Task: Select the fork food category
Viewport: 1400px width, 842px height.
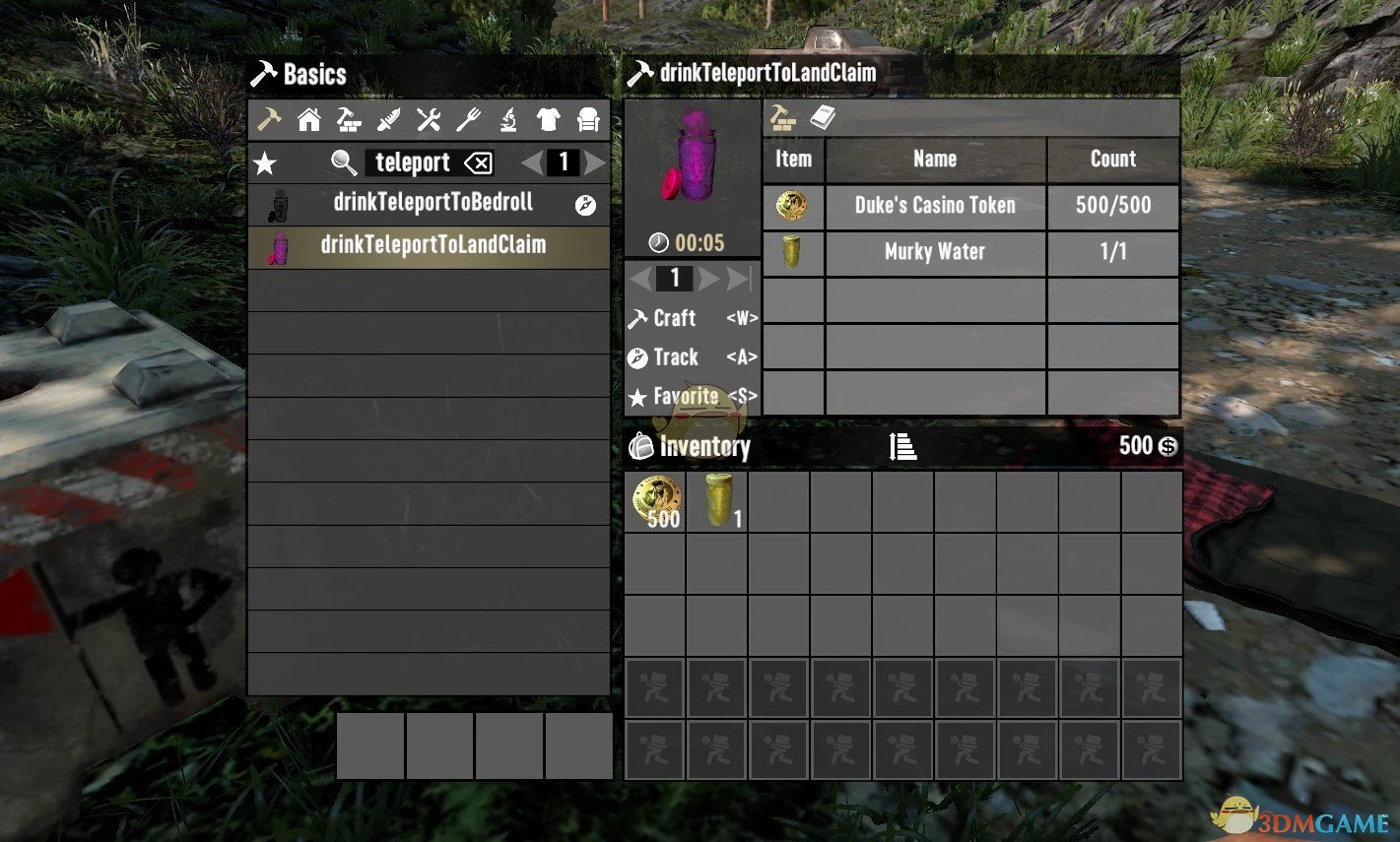Action: pyautogui.click(x=468, y=118)
